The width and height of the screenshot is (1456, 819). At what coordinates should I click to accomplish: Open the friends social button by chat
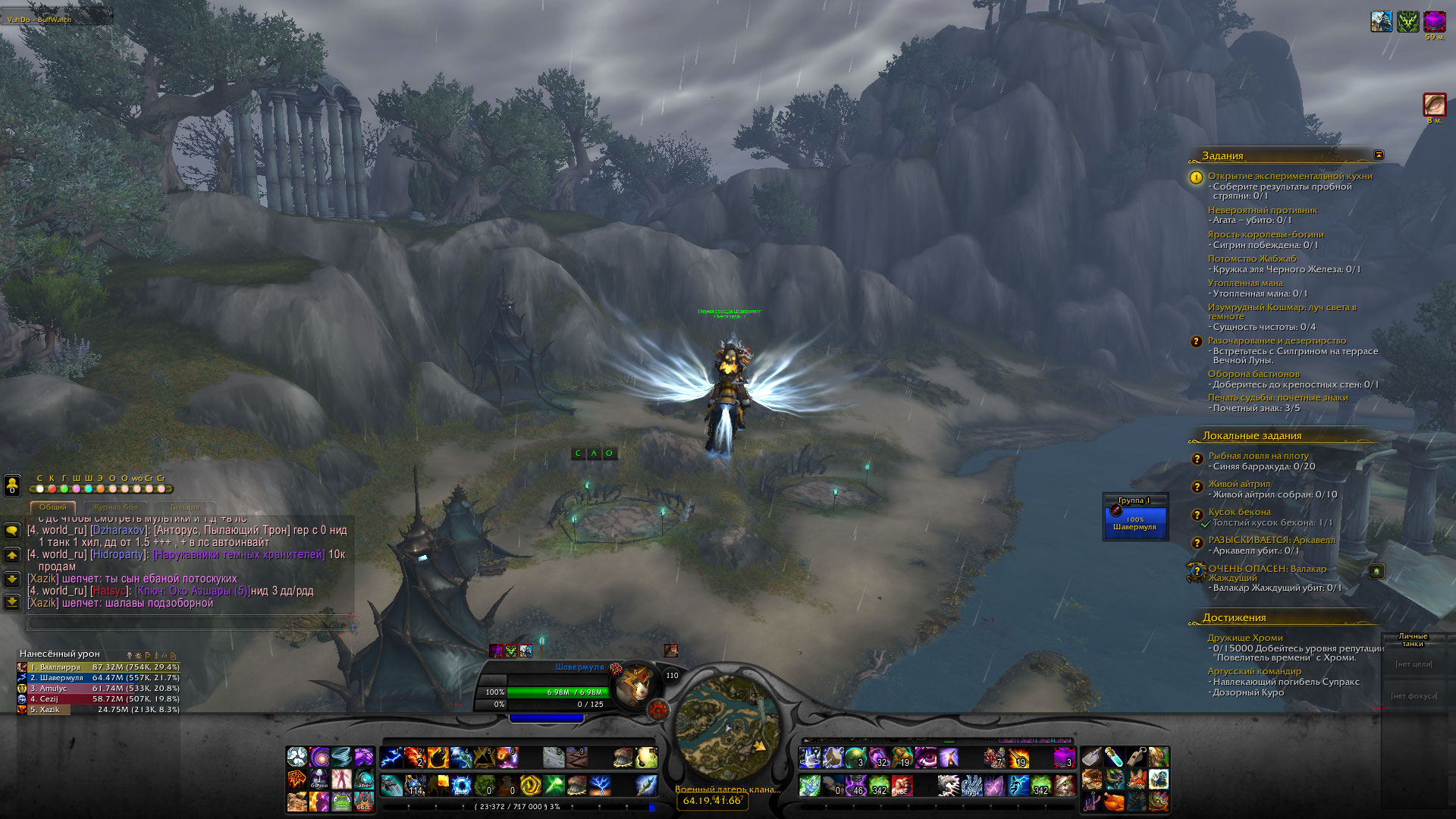point(12,485)
